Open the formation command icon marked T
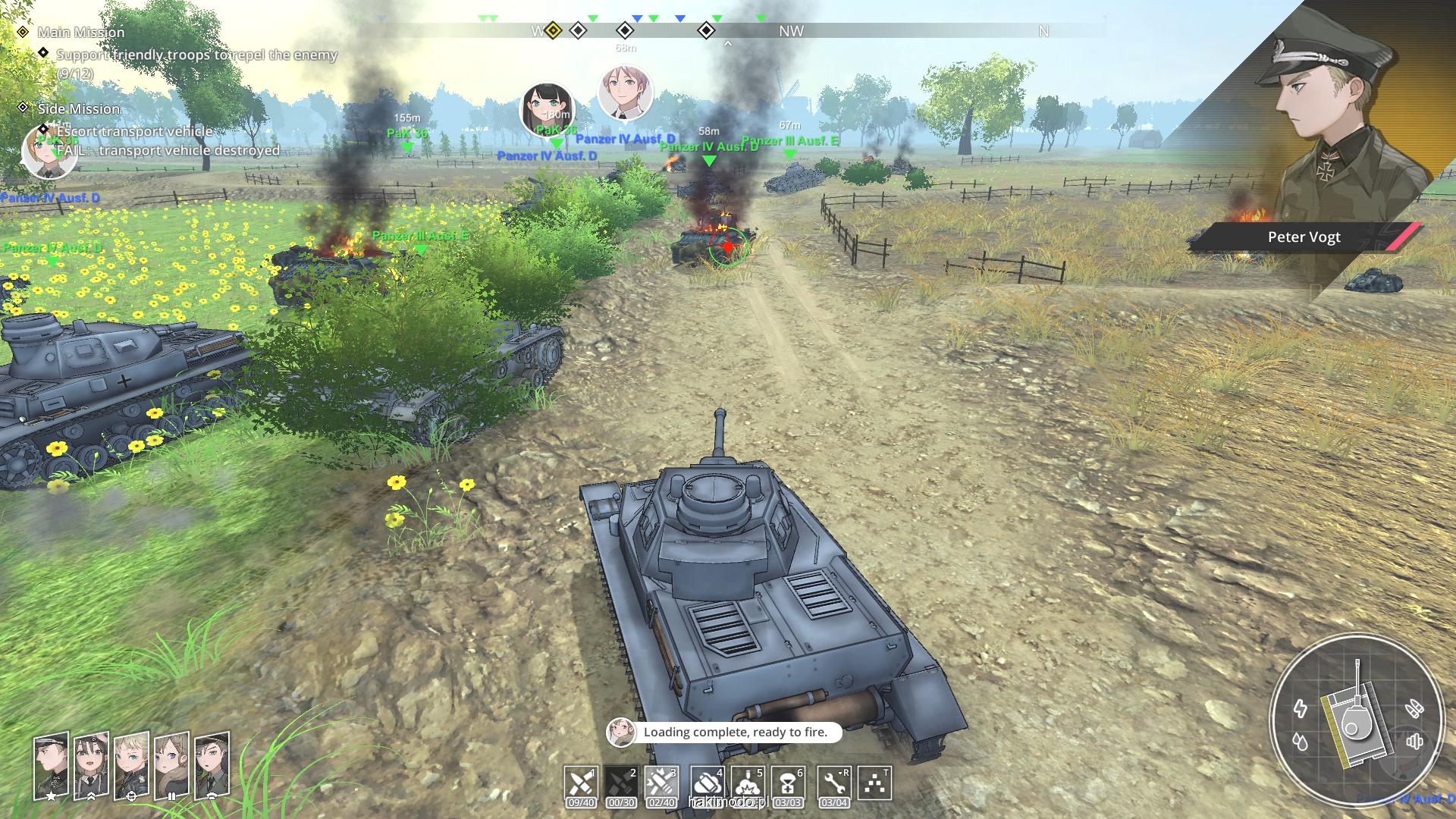The image size is (1456, 819). point(874,783)
